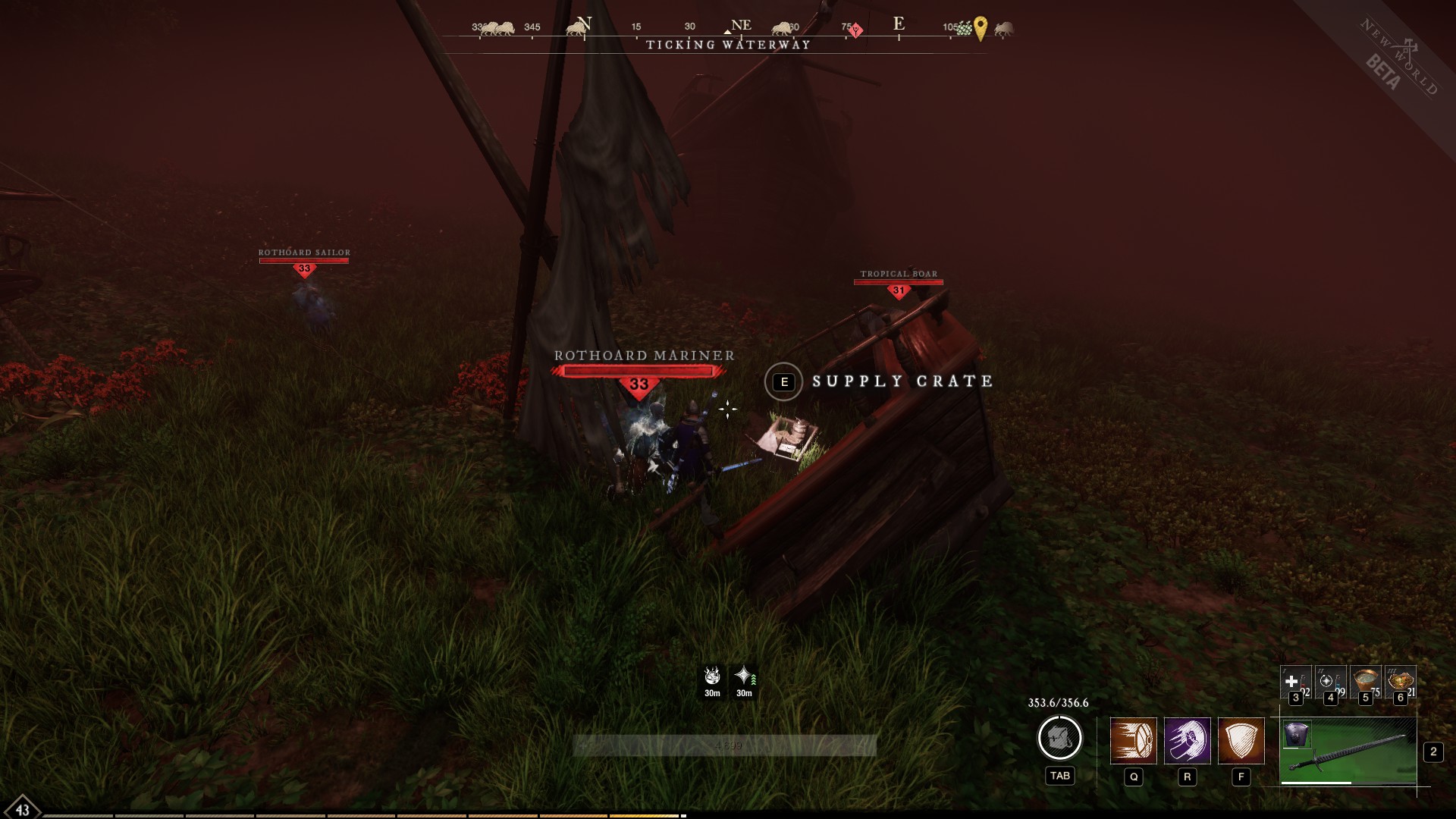
Task: Click the red enemy marker at 75 on compass
Action: pyautogui.click(x=855, y=30)
